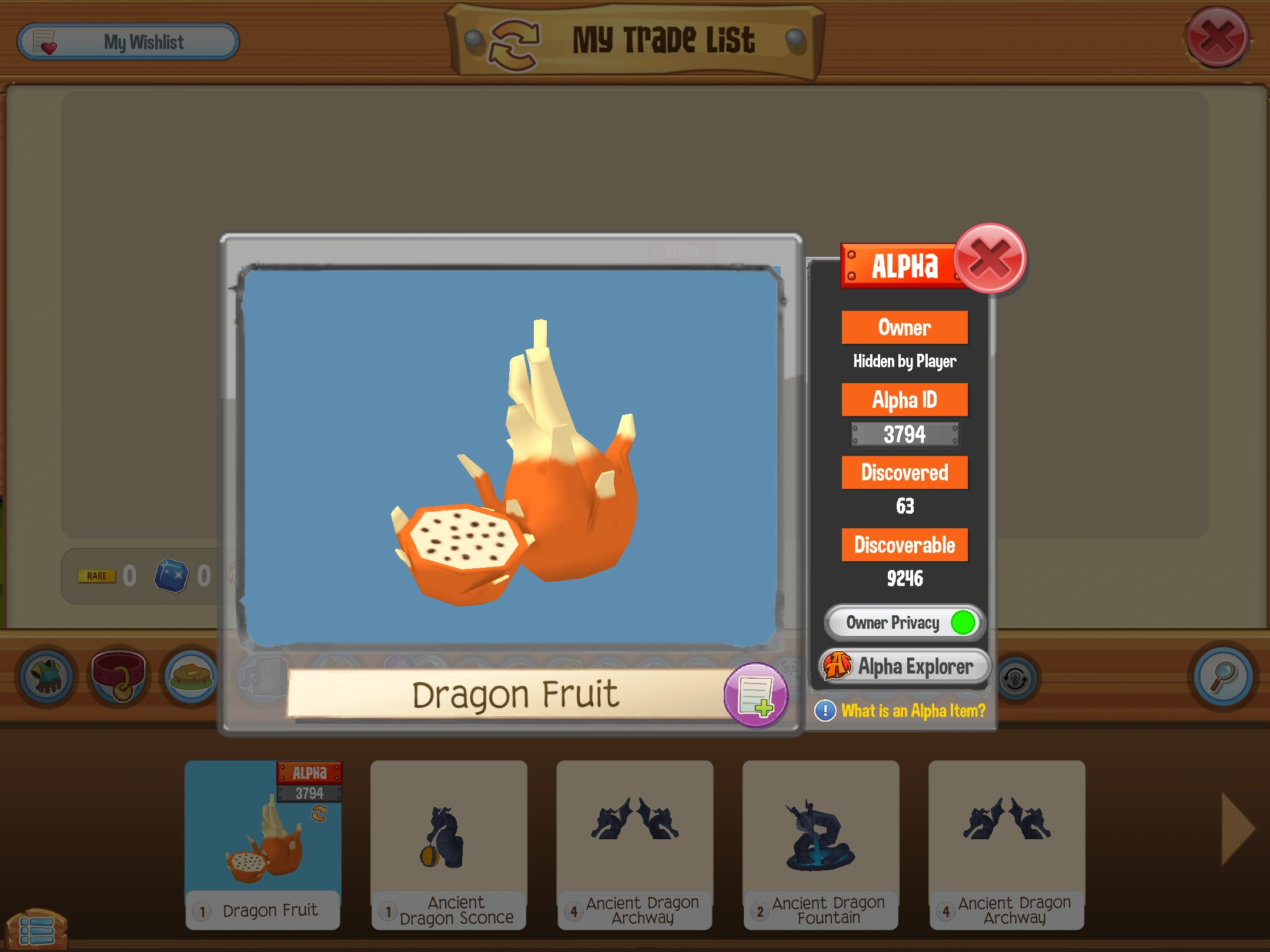Select the clothing items category icon
Viewport: 1270px width, 952px height.
tap(48, 677)
